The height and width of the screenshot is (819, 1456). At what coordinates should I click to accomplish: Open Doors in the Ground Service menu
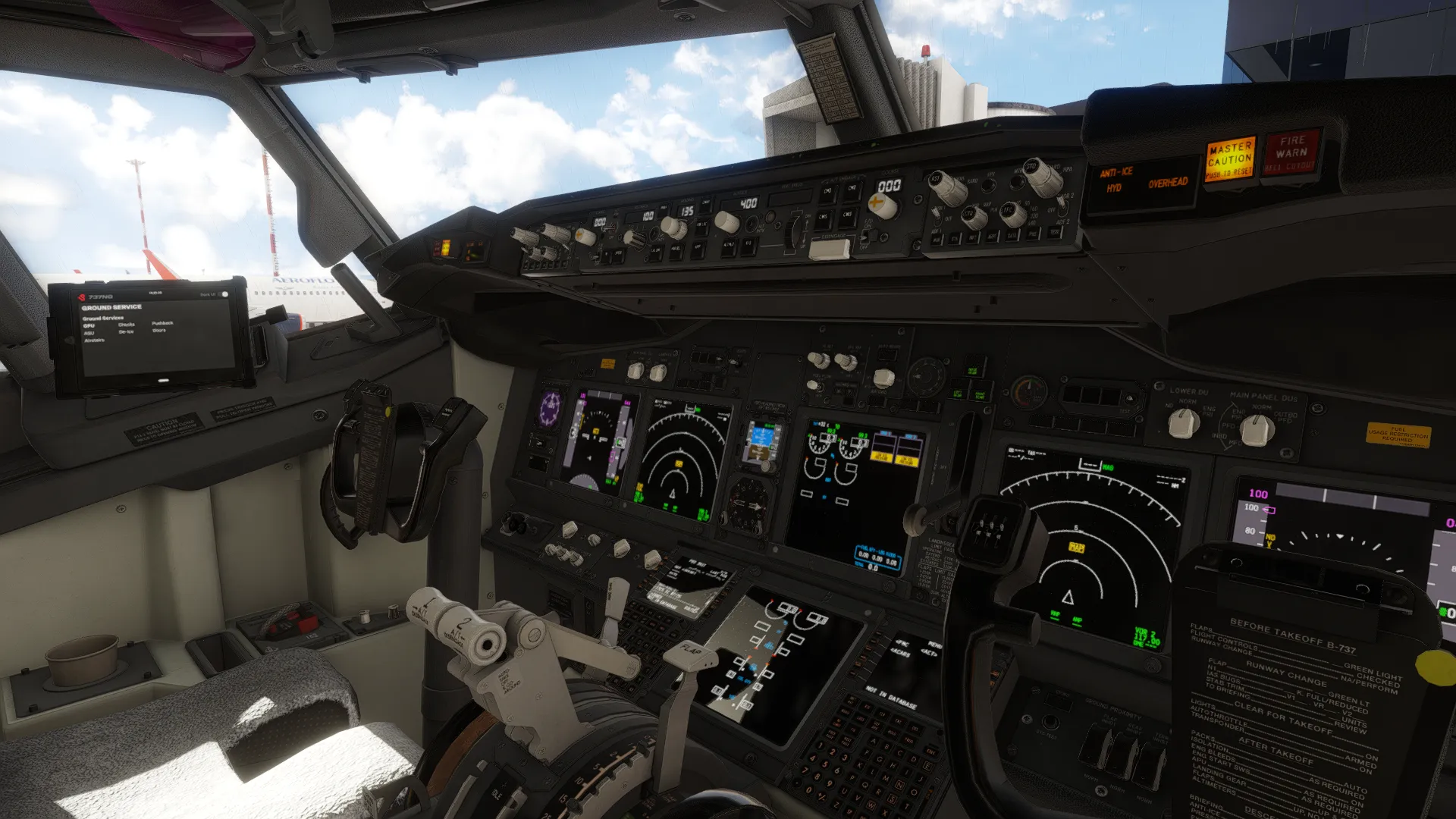pyautogui.click(x=159, y=331)
